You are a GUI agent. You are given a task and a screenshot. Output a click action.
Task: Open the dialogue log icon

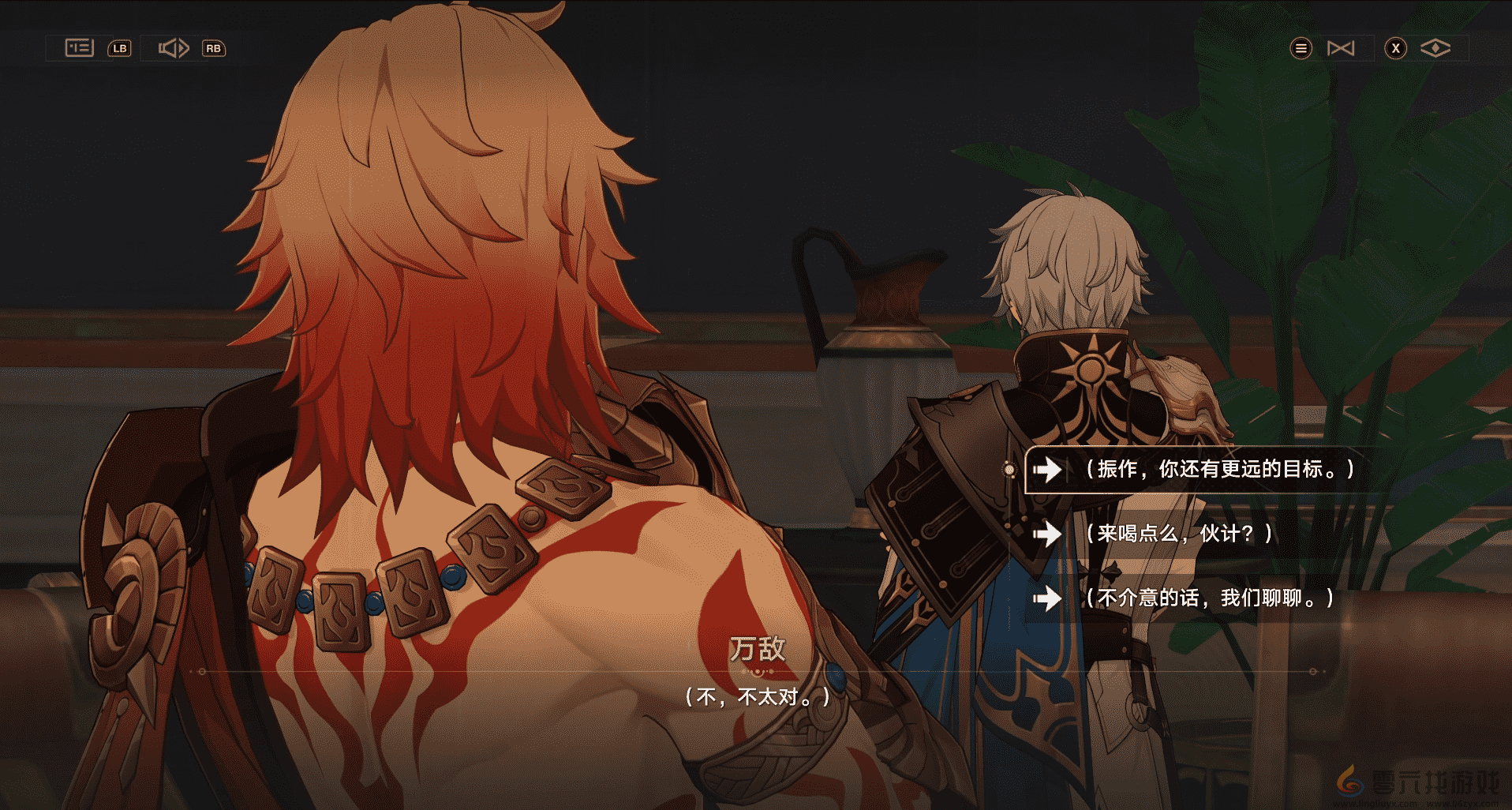pos(80,48)
